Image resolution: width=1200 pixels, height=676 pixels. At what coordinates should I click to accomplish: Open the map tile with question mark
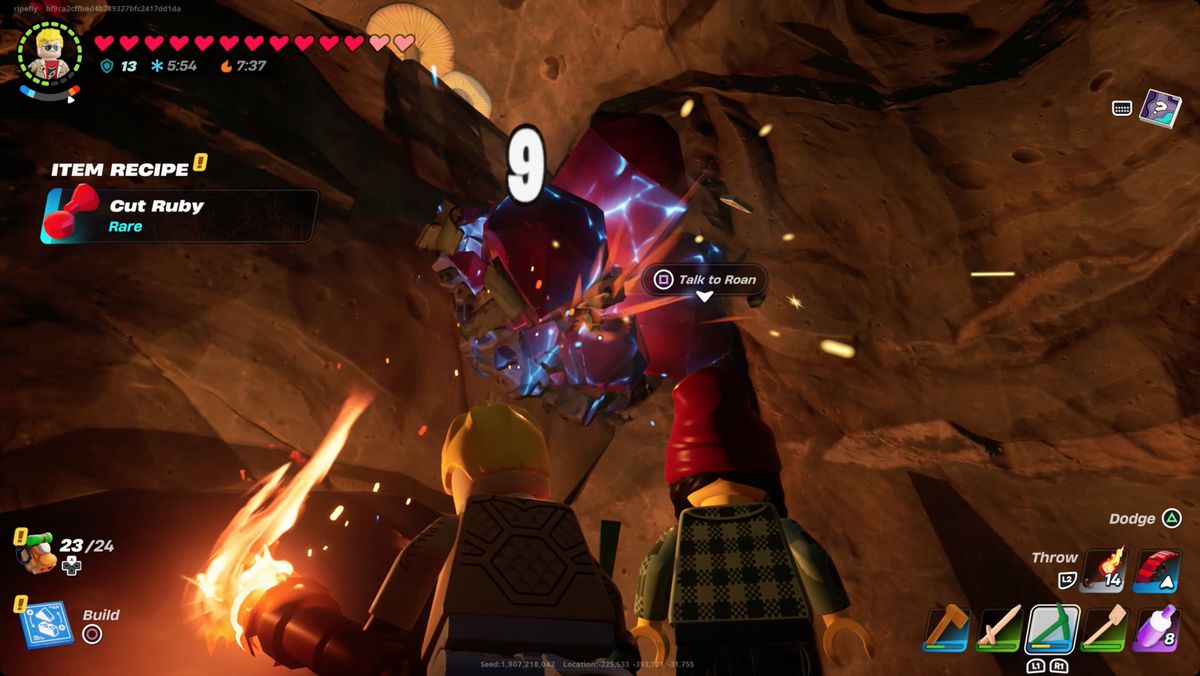pos(1160,107)
